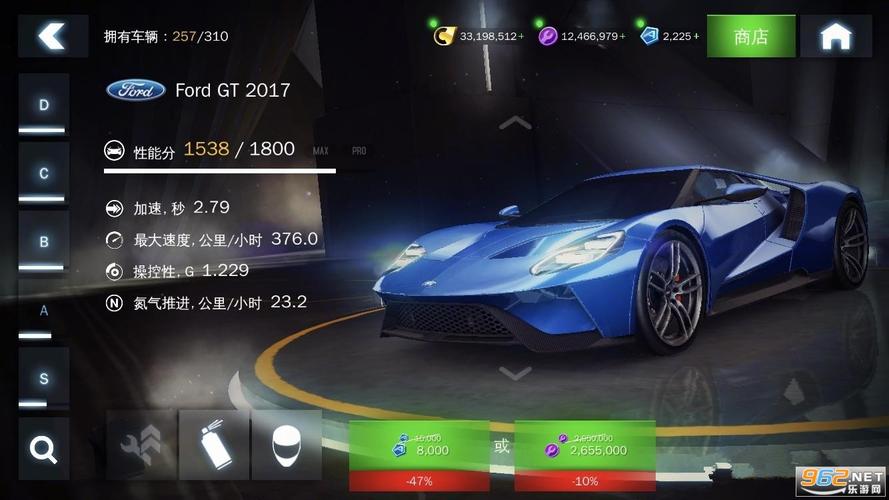
Task: Open the 商店 shop
Action: 751,37
